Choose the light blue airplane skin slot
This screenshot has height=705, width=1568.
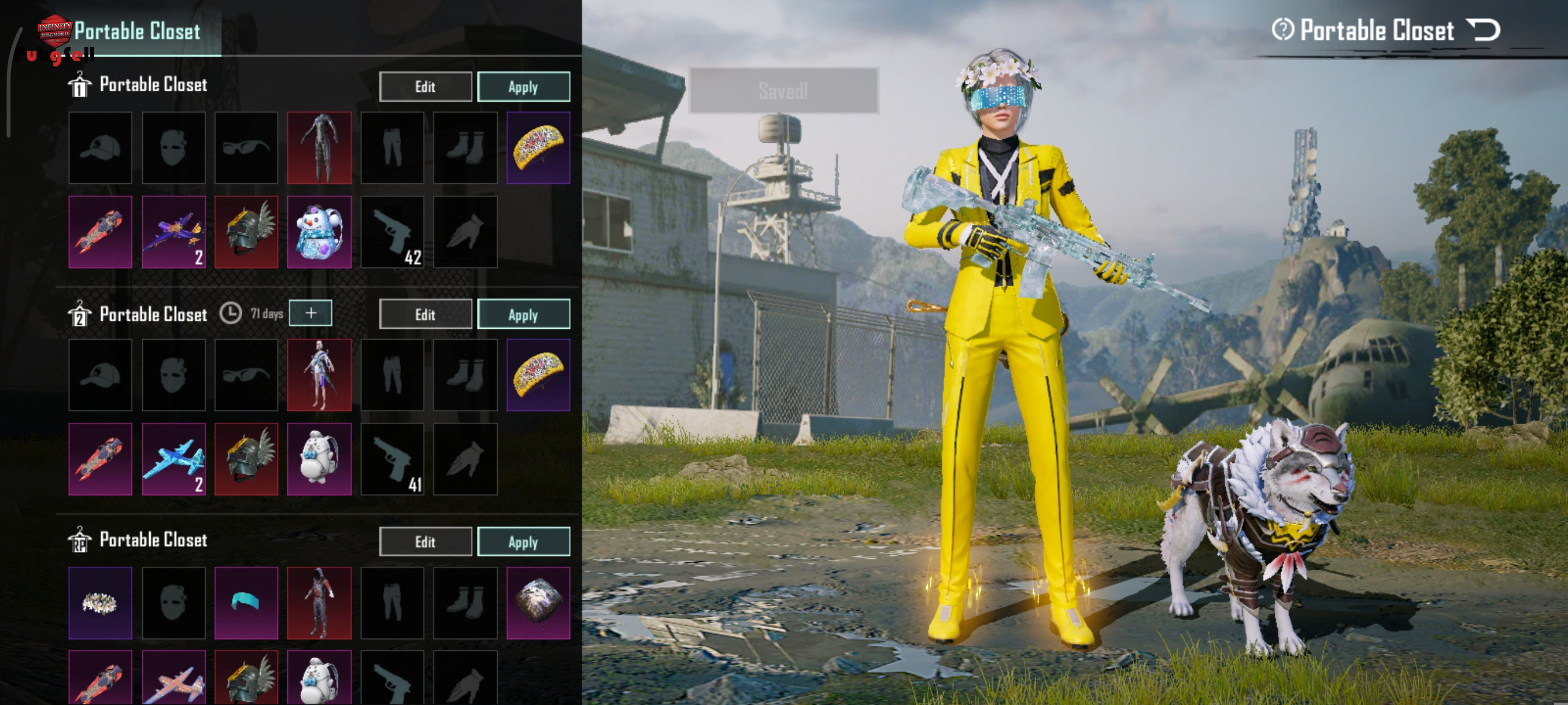click(173, 460)
